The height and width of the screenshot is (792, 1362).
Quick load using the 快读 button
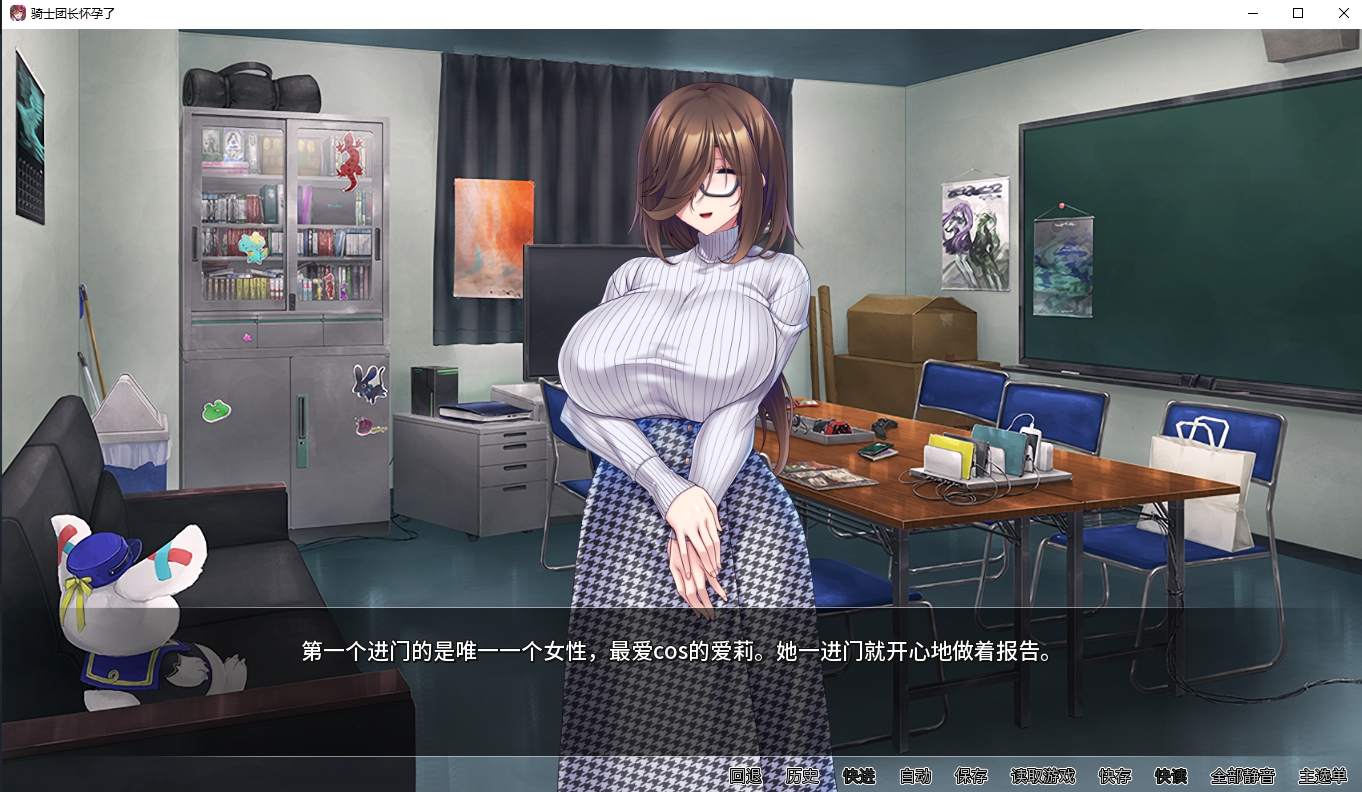[1171, 776]
